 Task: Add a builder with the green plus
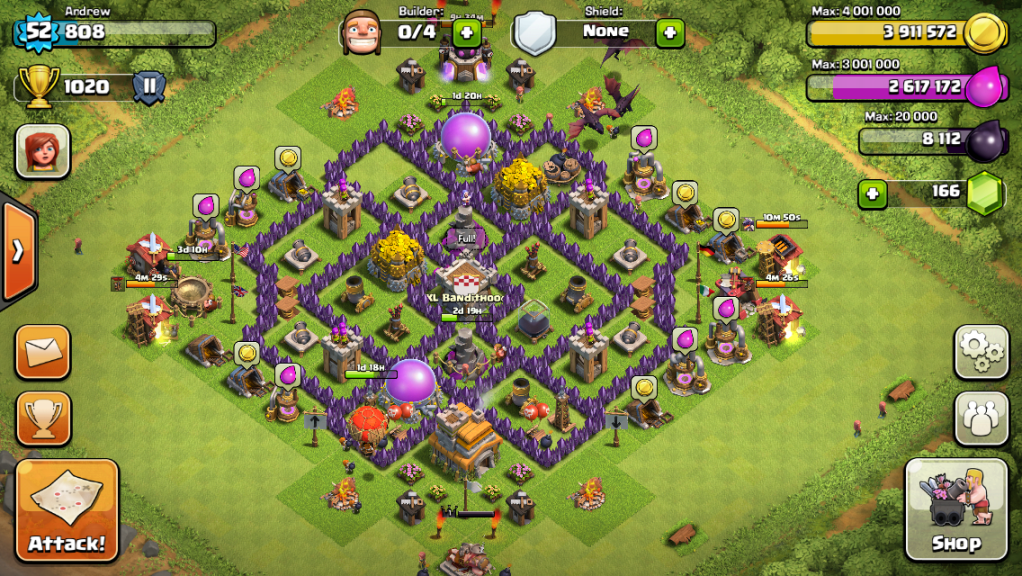[466, 32]
